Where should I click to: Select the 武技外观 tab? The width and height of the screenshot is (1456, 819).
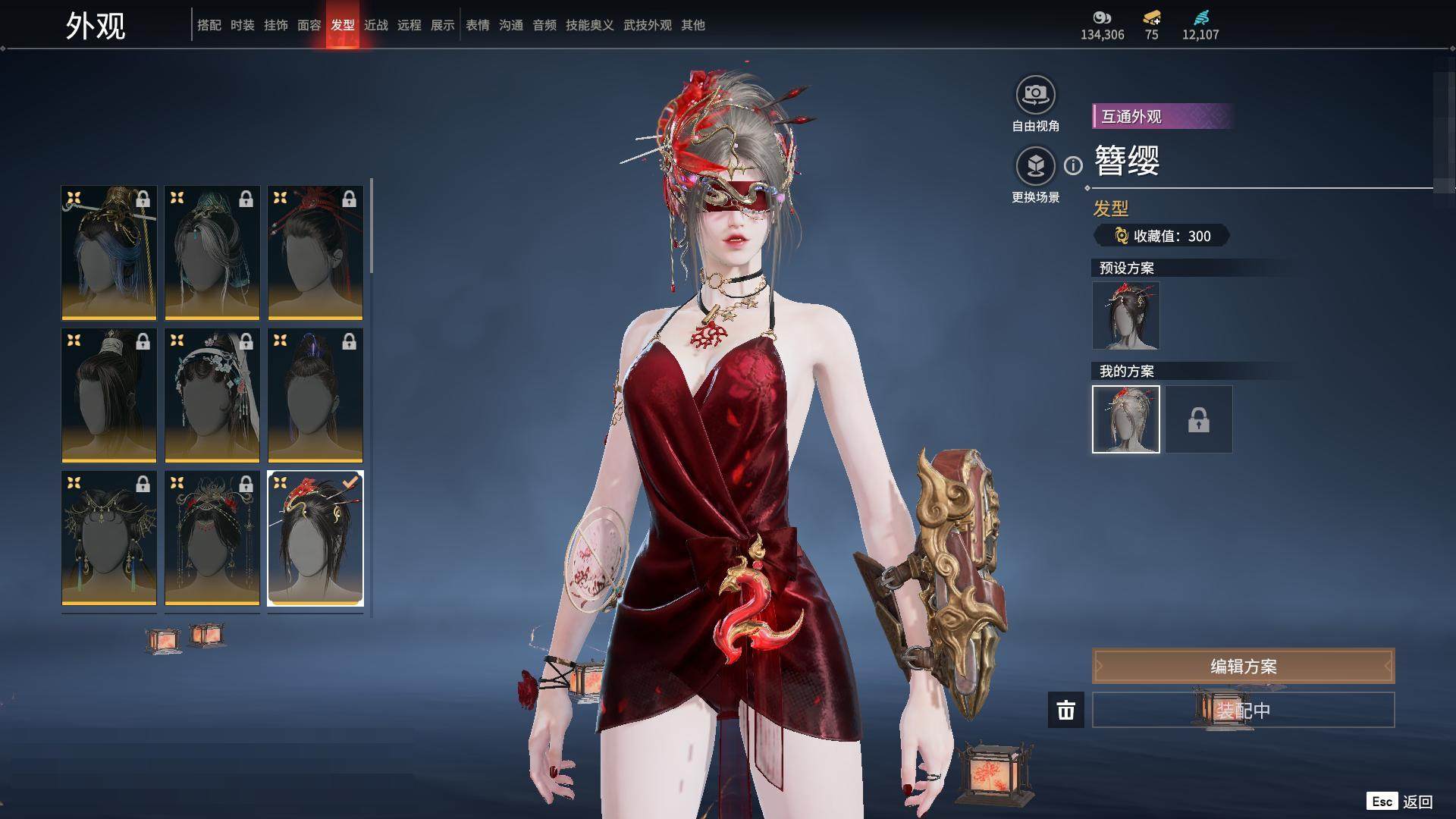pos(648,25)
